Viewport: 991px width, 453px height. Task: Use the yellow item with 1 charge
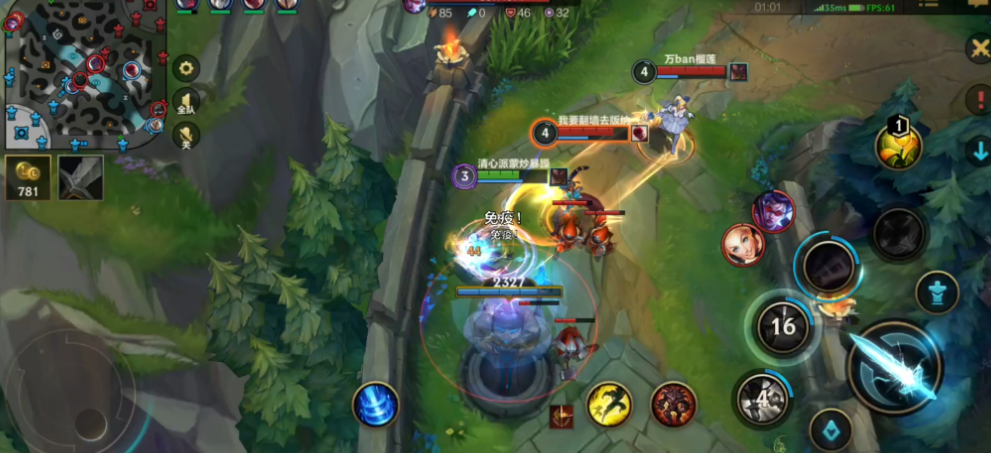898,145
